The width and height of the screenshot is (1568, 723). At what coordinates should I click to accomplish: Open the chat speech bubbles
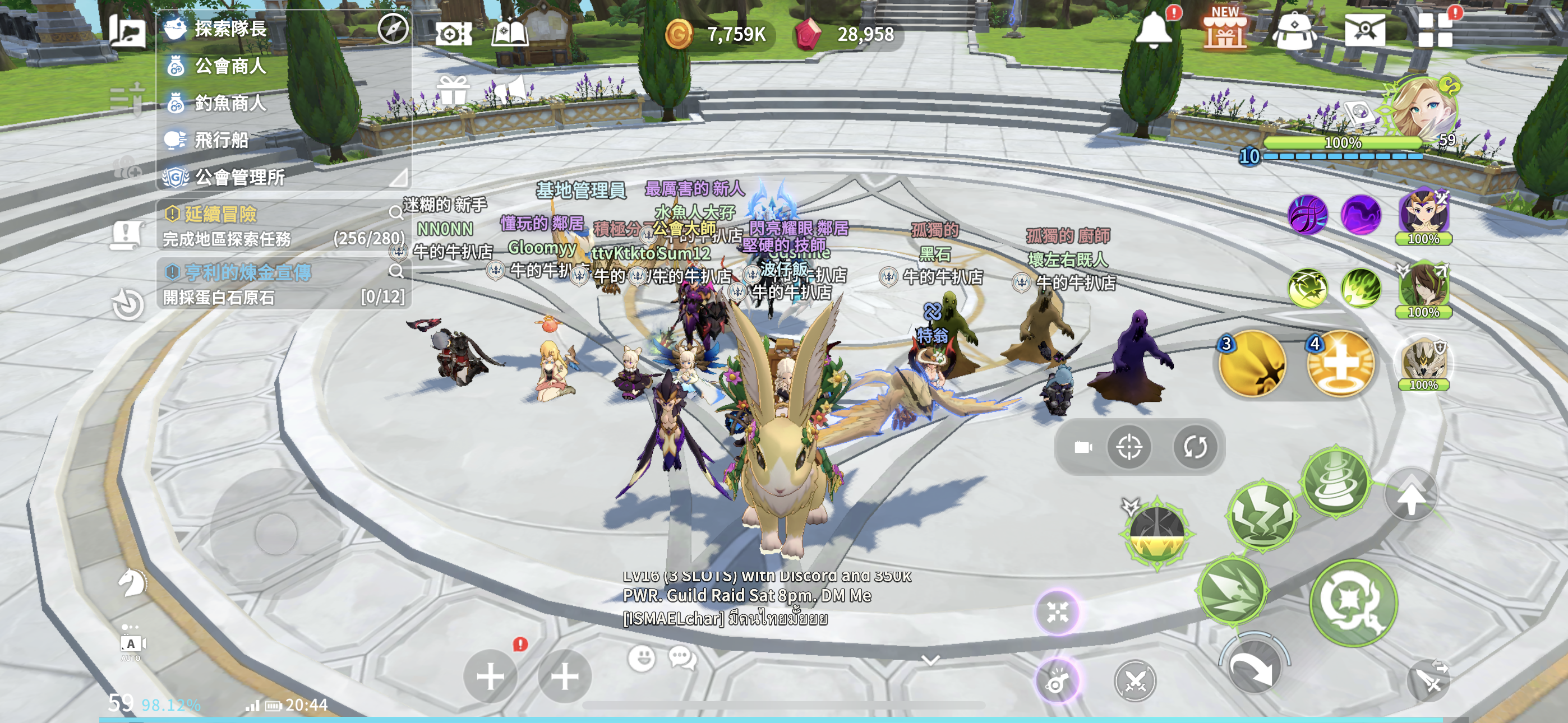682,658
